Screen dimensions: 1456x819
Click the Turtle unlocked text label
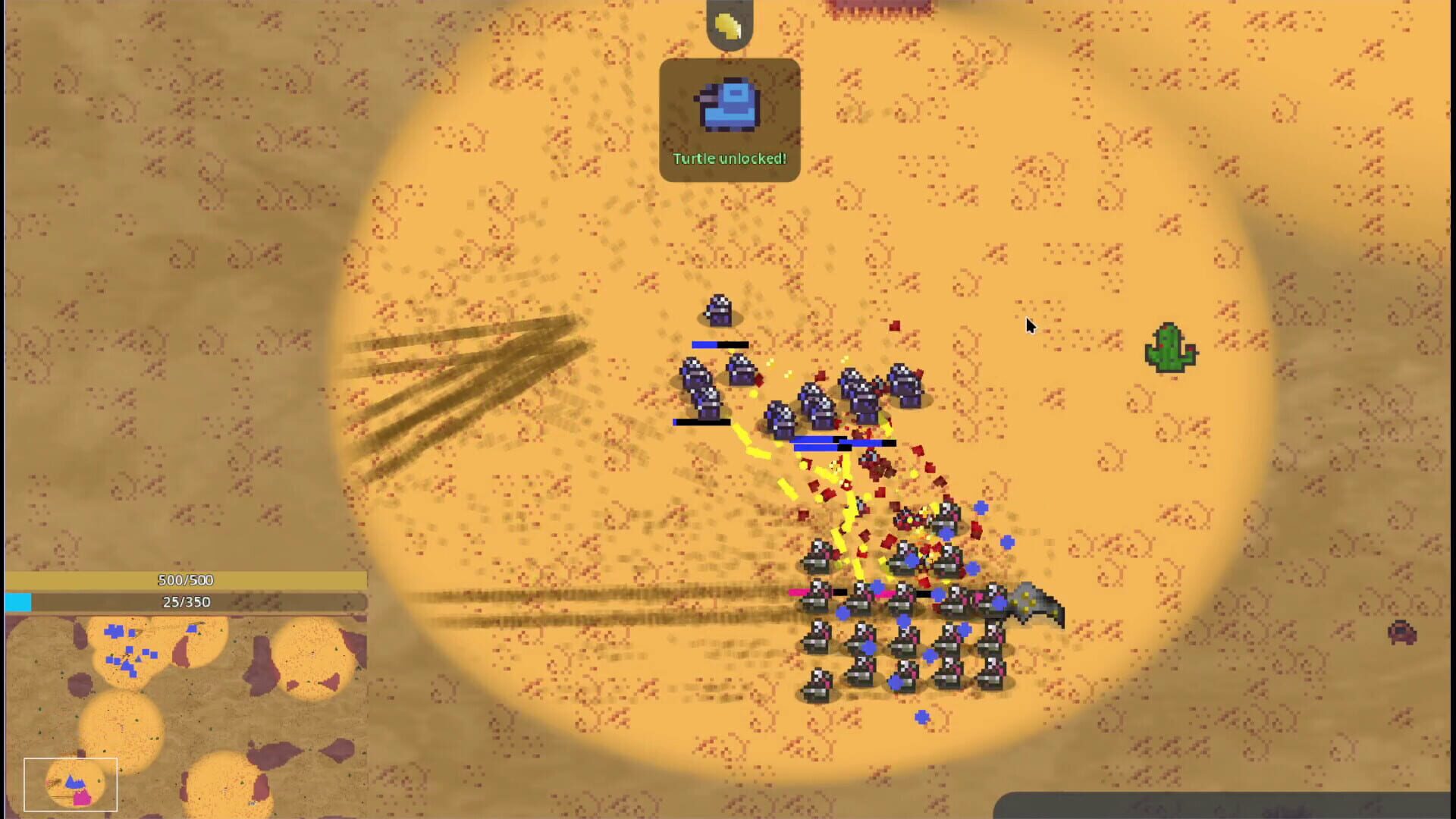(x=730, y=158)
